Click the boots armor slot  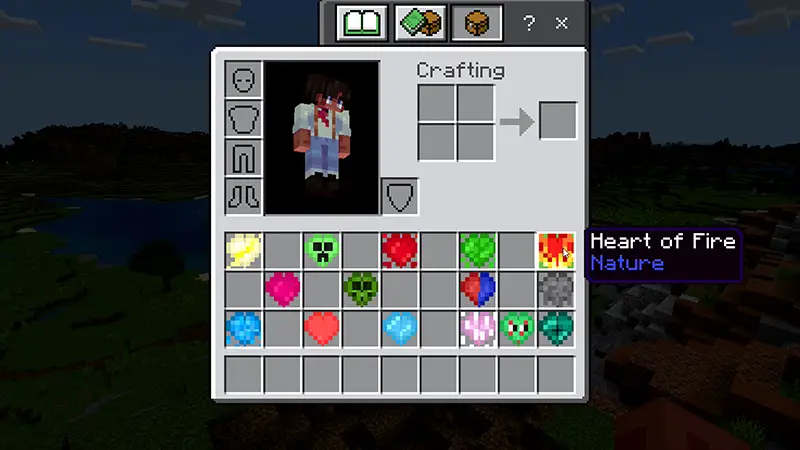[243, 194]
